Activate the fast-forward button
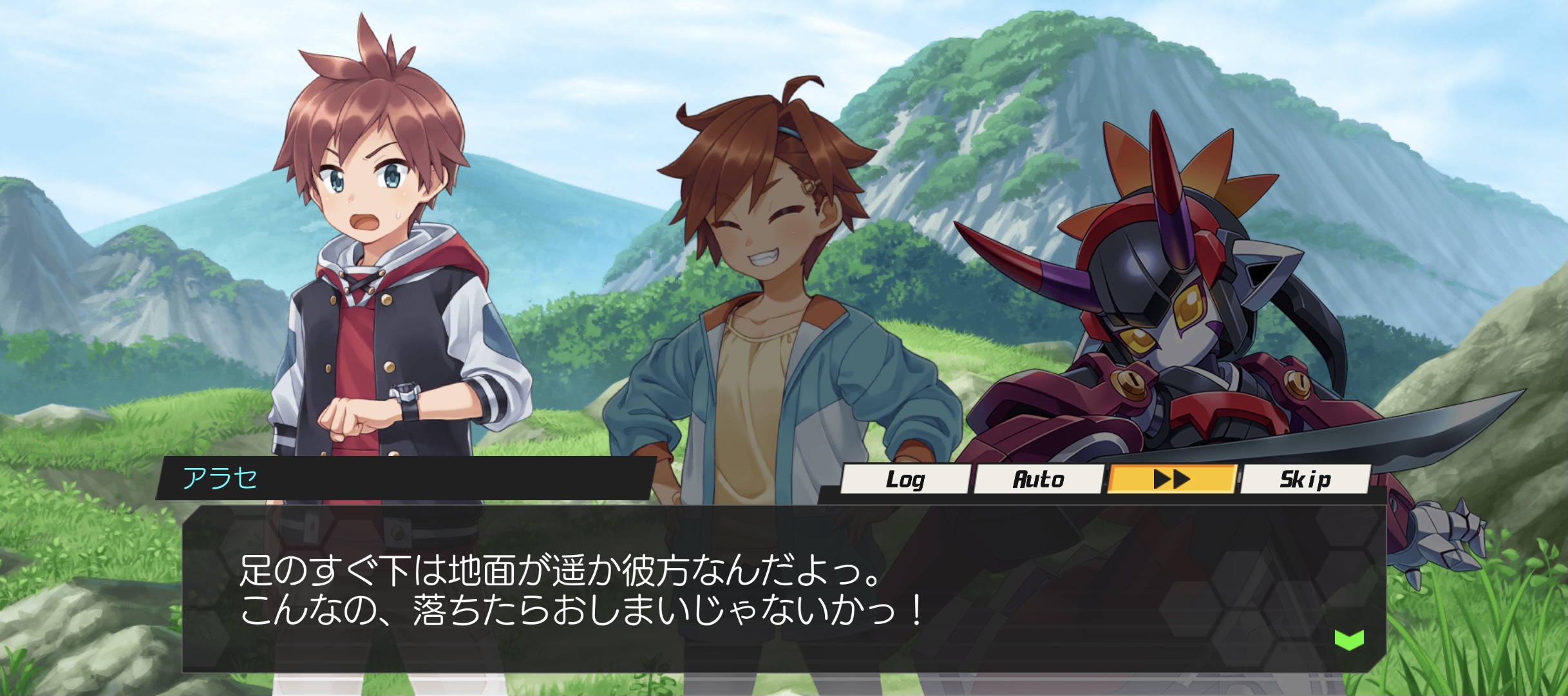 [x=1171, y=479]
